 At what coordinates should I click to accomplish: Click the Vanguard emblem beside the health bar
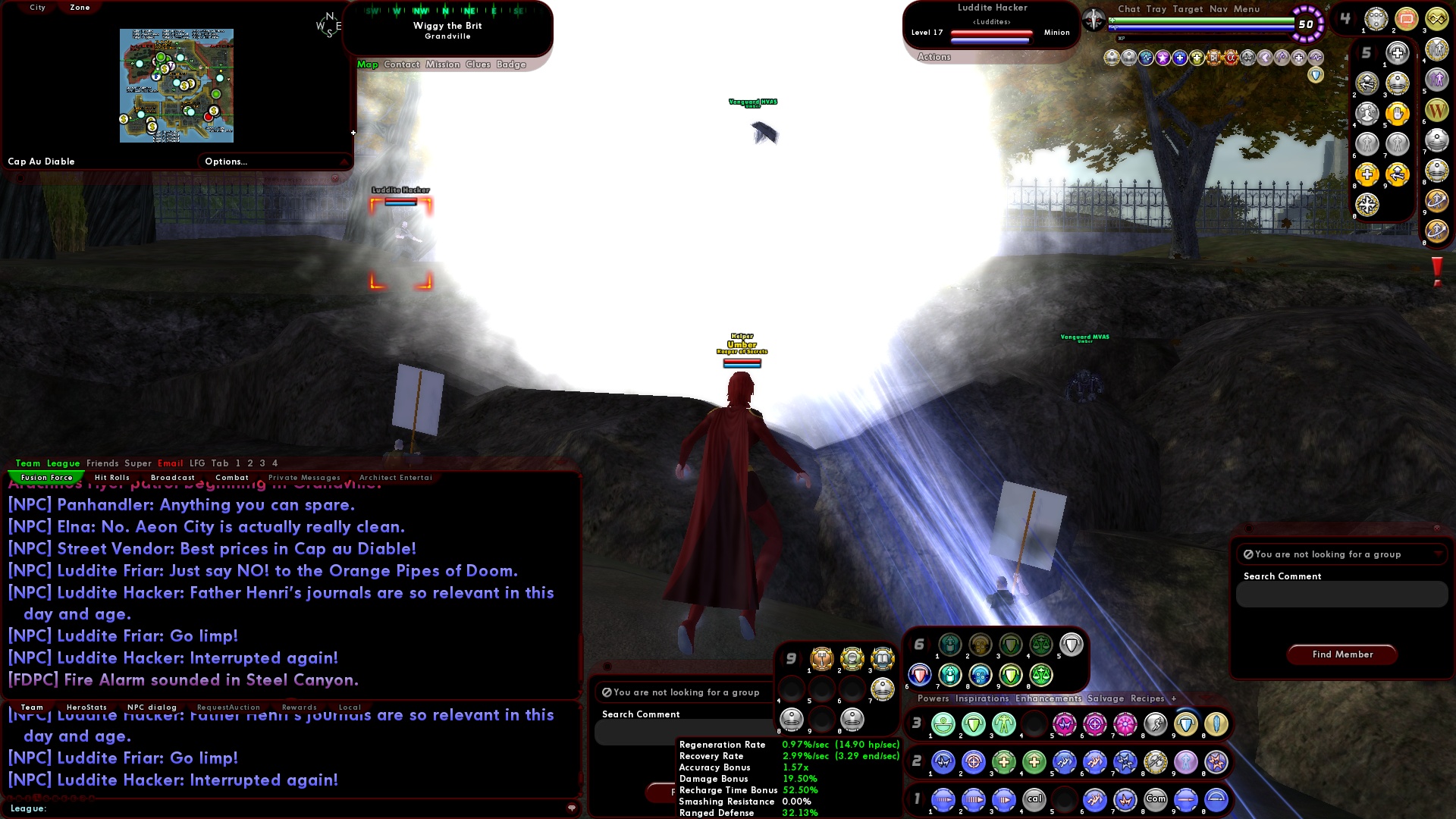[x=1094, y=20]
